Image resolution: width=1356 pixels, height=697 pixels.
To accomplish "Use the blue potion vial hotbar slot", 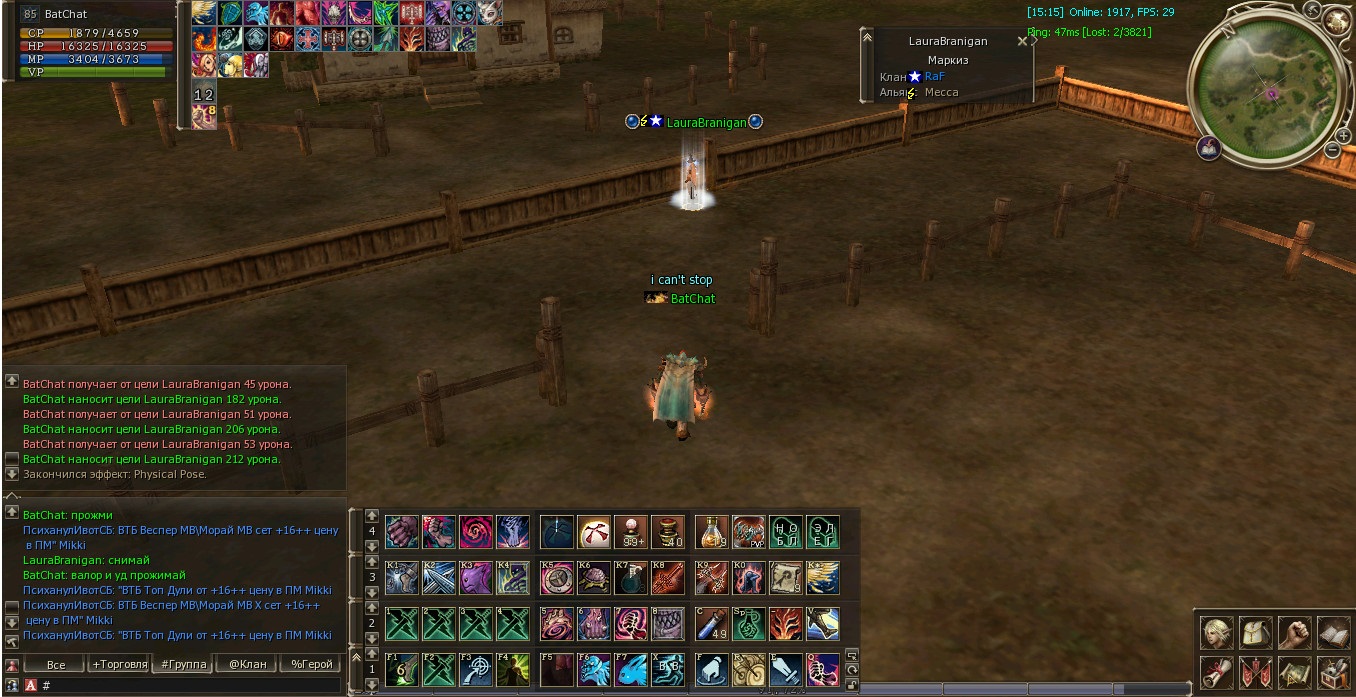I will pyautogui.click(x=711, y=623).
